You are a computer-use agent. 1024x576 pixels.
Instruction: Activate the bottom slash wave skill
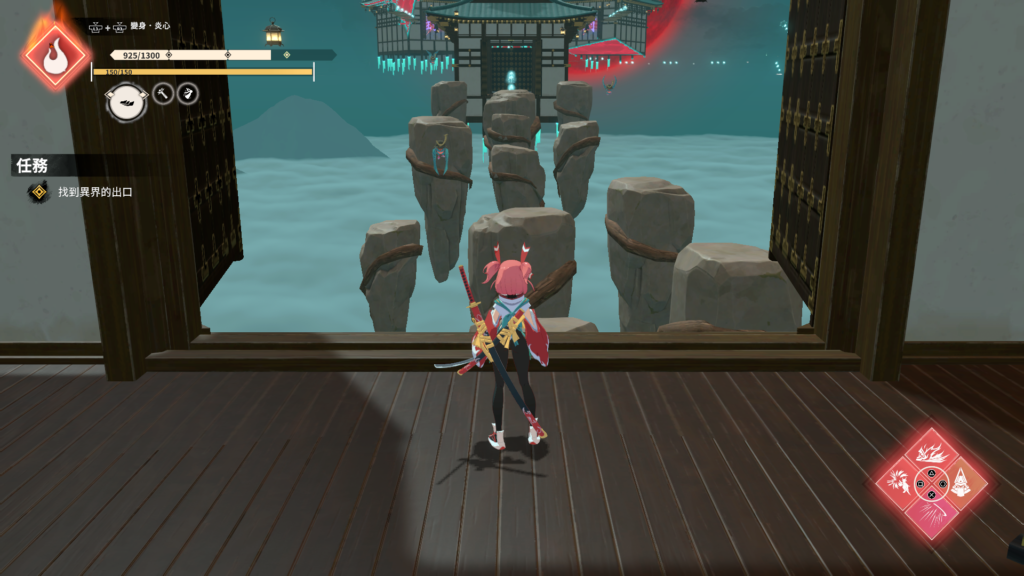point(932,518)
